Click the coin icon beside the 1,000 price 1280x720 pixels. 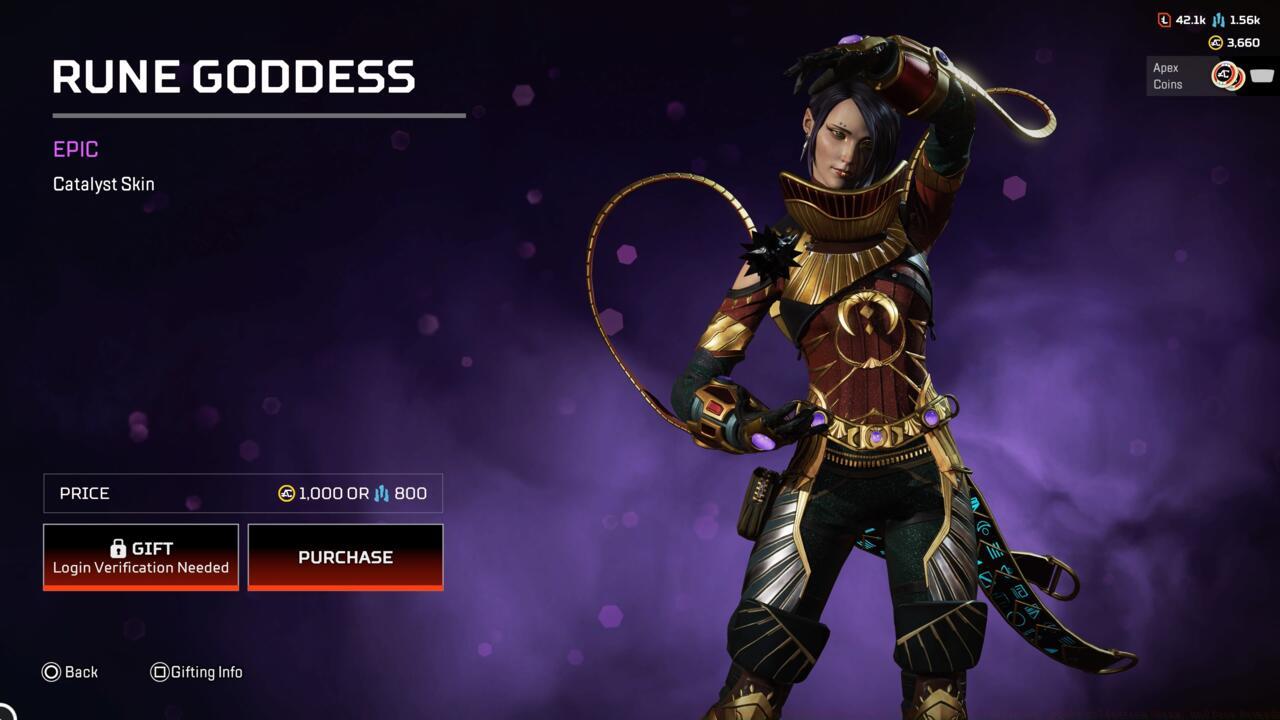[285, 493]
